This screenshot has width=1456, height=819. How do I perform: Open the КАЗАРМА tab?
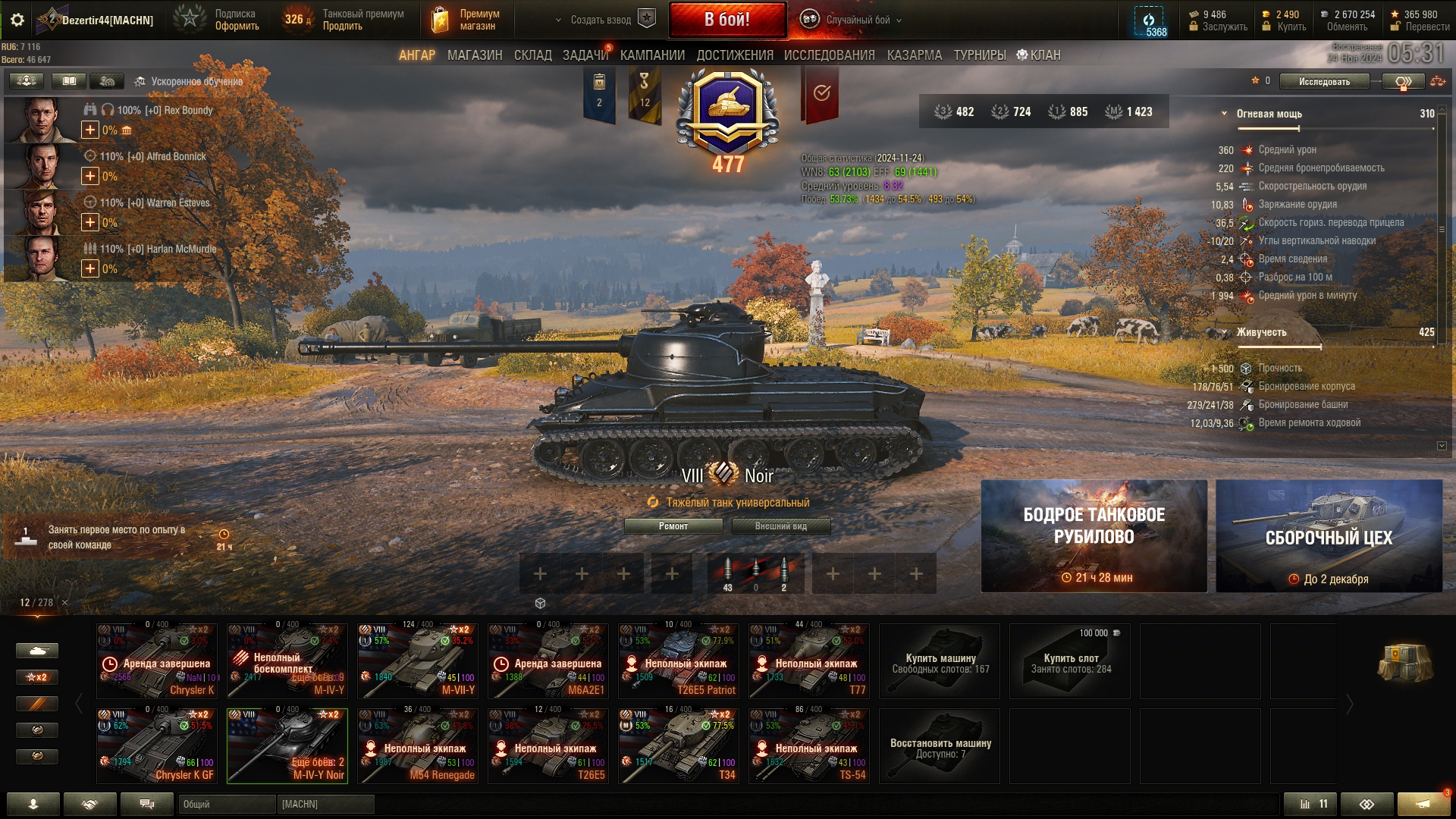(x=914, y=55)
